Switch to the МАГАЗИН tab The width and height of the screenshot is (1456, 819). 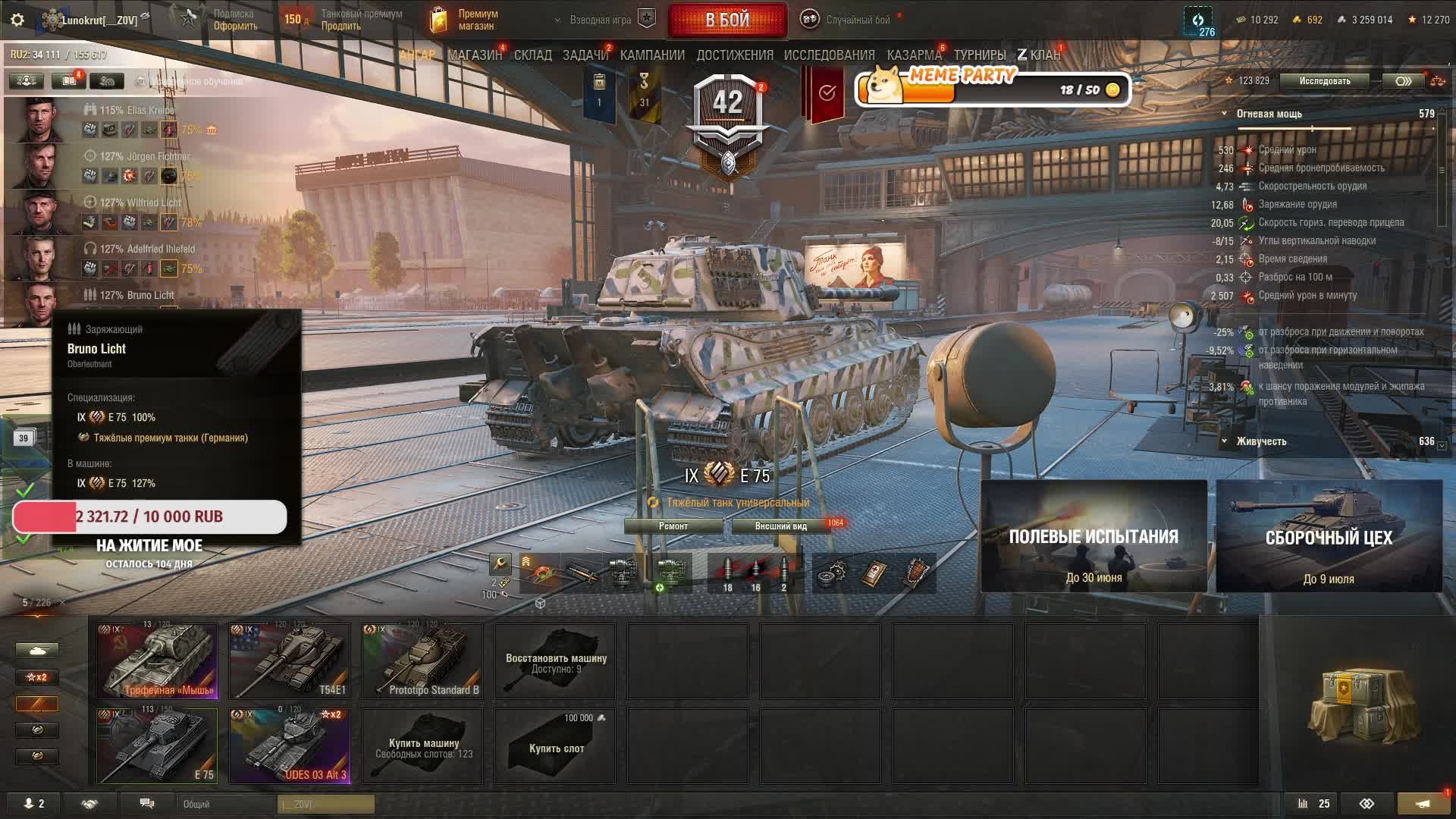(x=475, y=55)
